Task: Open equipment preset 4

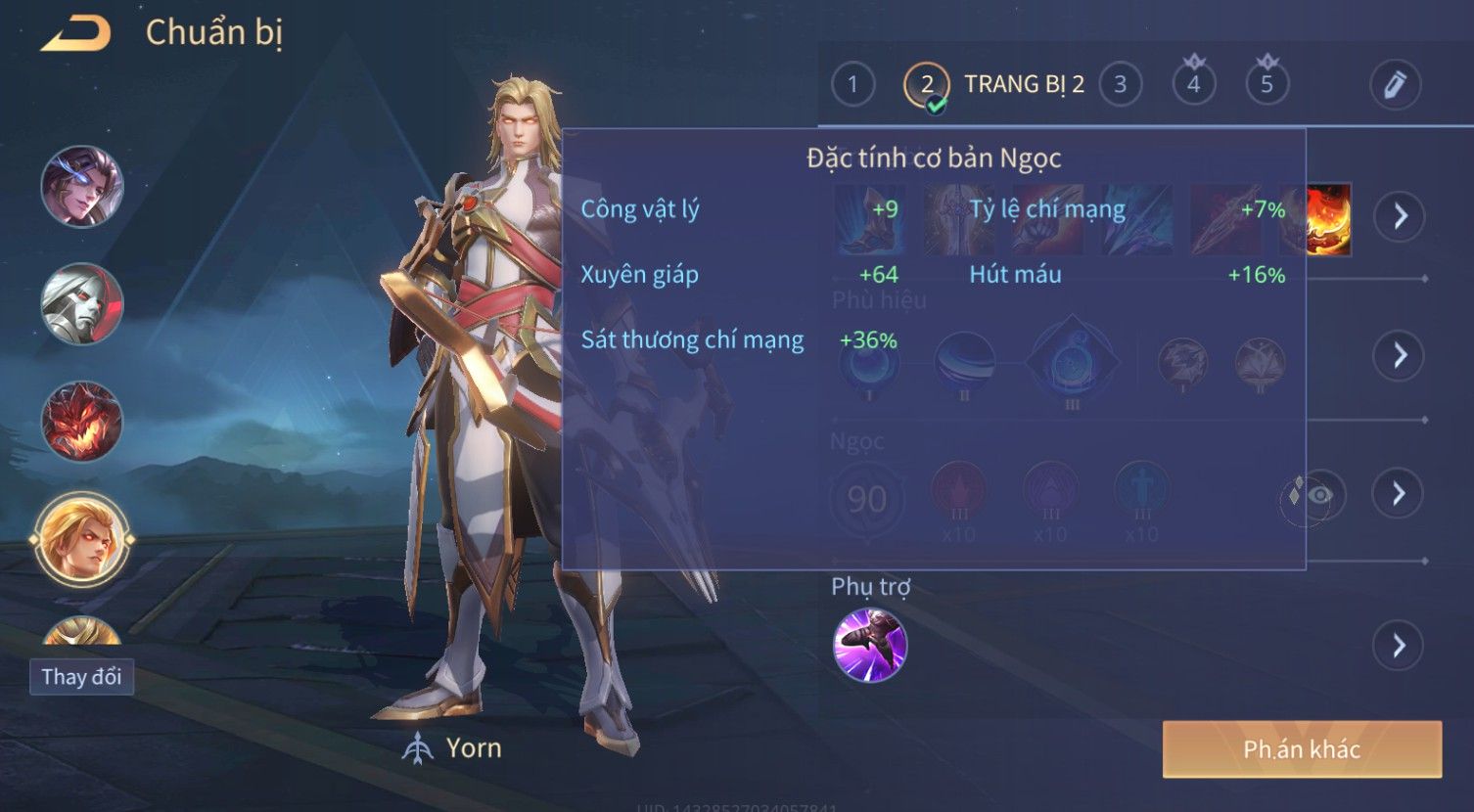Action: [1193, 85]
